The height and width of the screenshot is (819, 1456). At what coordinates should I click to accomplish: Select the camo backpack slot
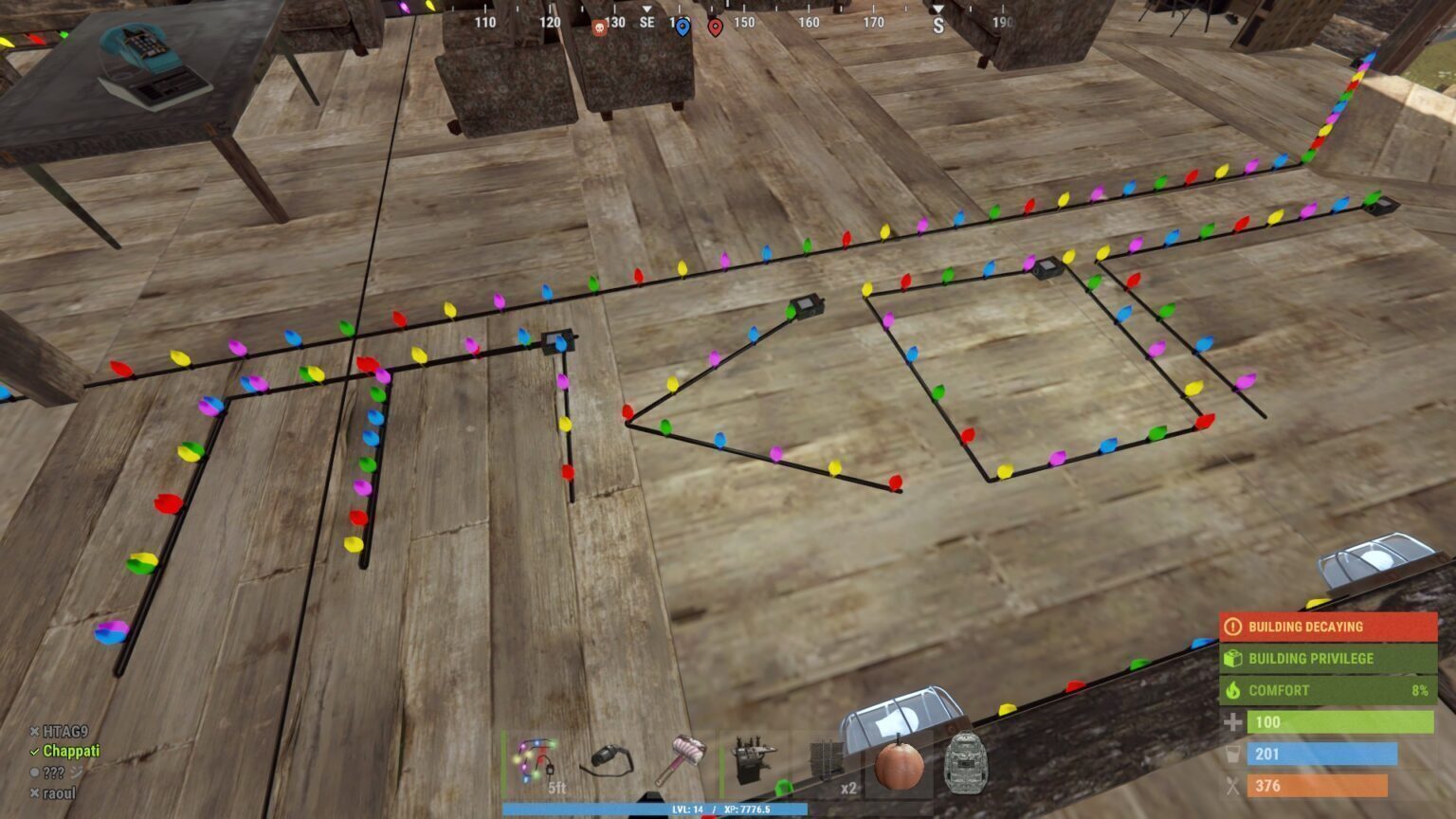(x=966, y=763)
